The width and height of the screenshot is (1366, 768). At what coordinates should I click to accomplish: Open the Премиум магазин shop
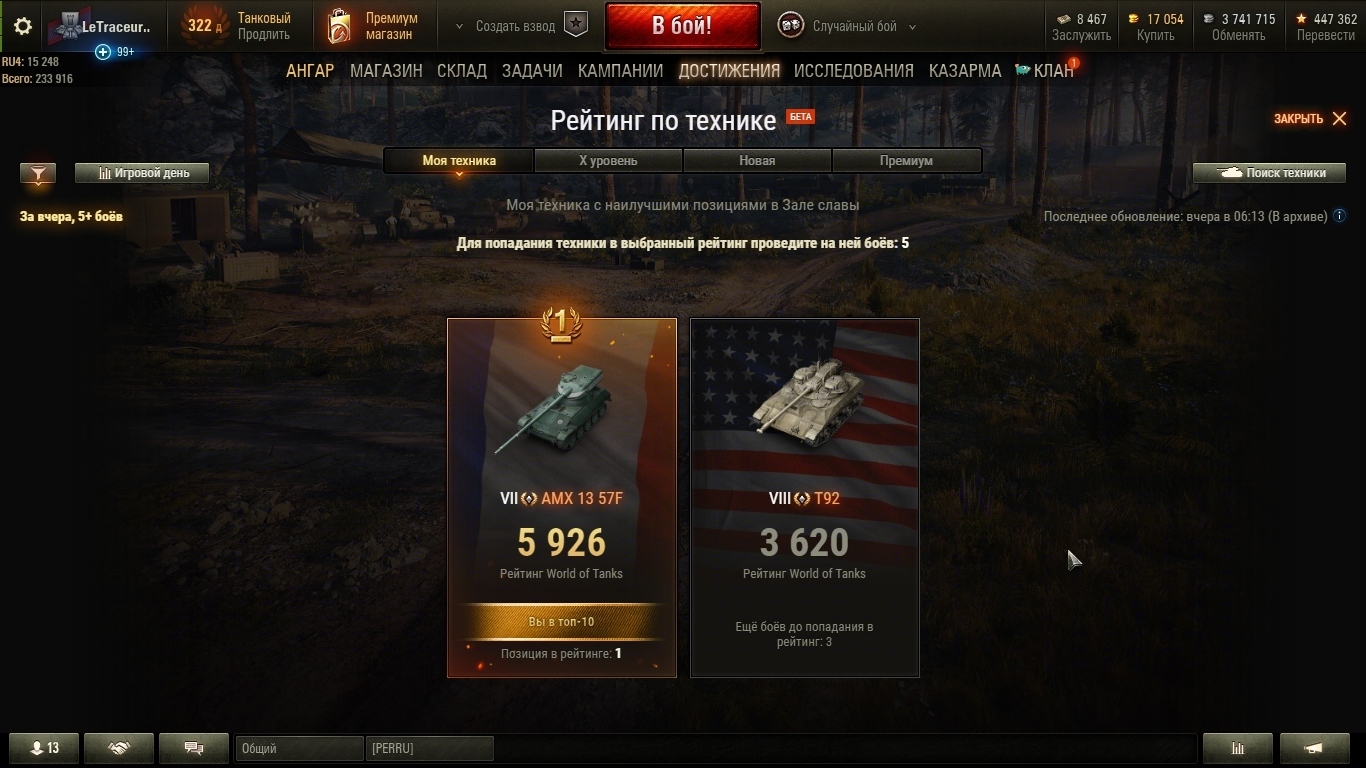tap(374, 26)
